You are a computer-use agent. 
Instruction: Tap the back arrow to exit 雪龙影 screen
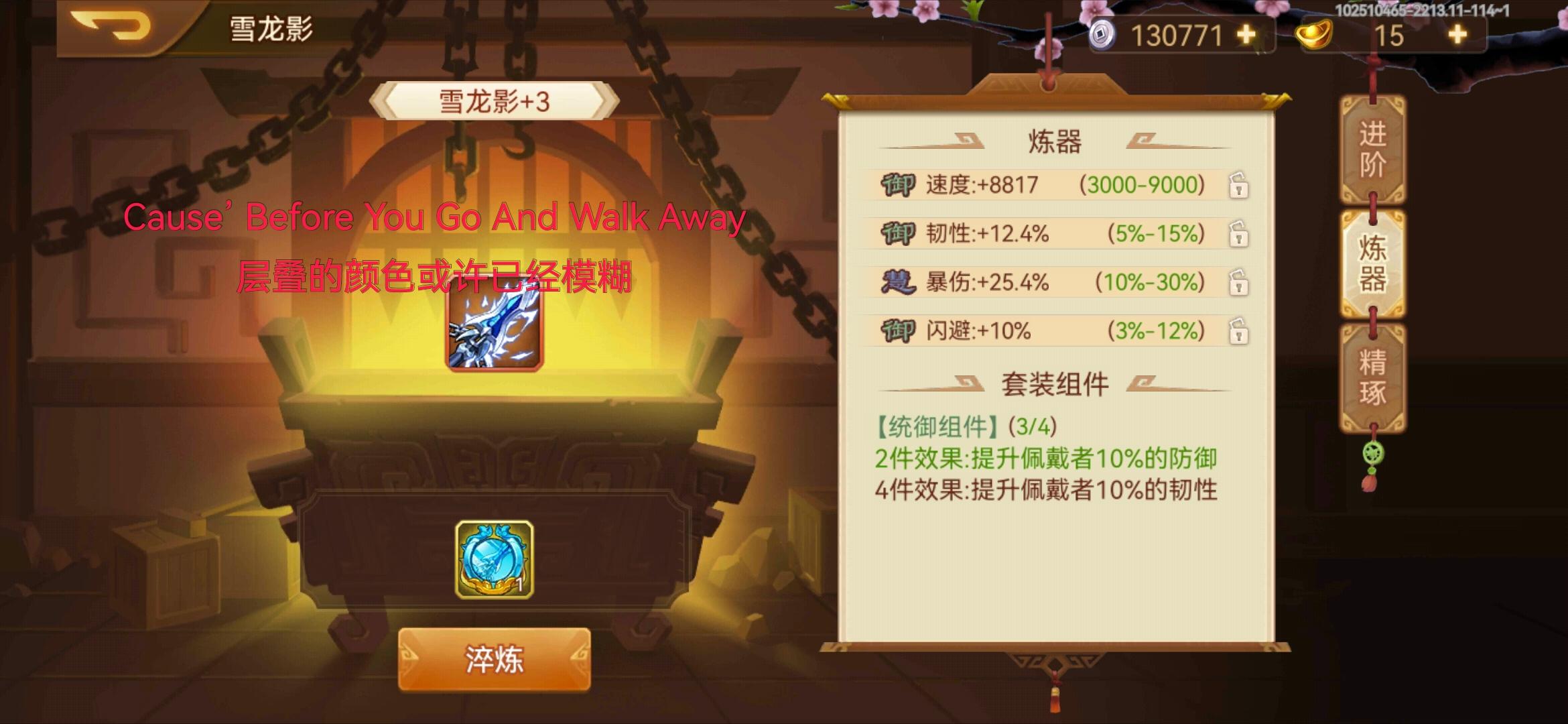[114, 28]
